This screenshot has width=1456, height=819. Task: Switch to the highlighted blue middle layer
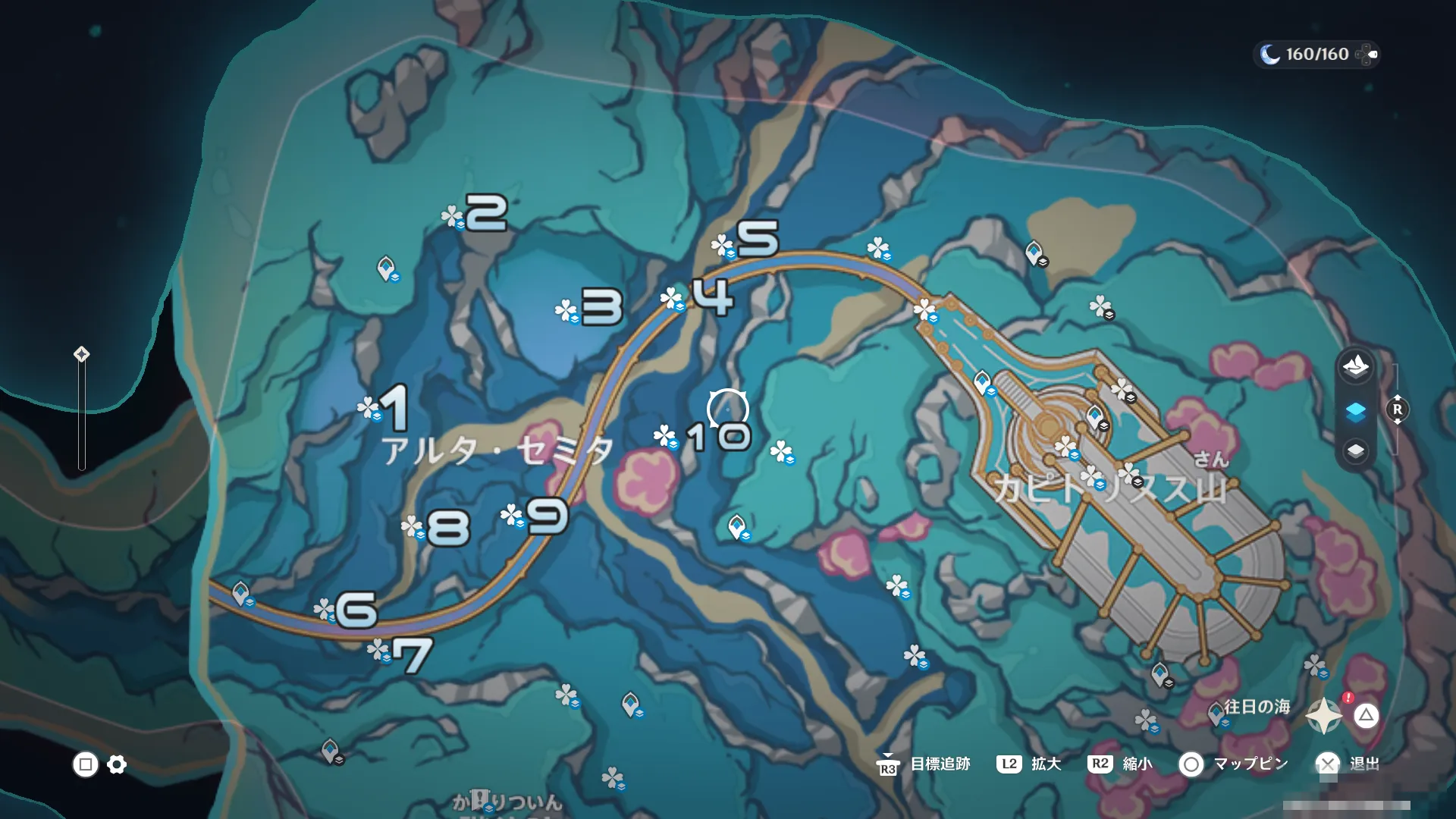1355,412
